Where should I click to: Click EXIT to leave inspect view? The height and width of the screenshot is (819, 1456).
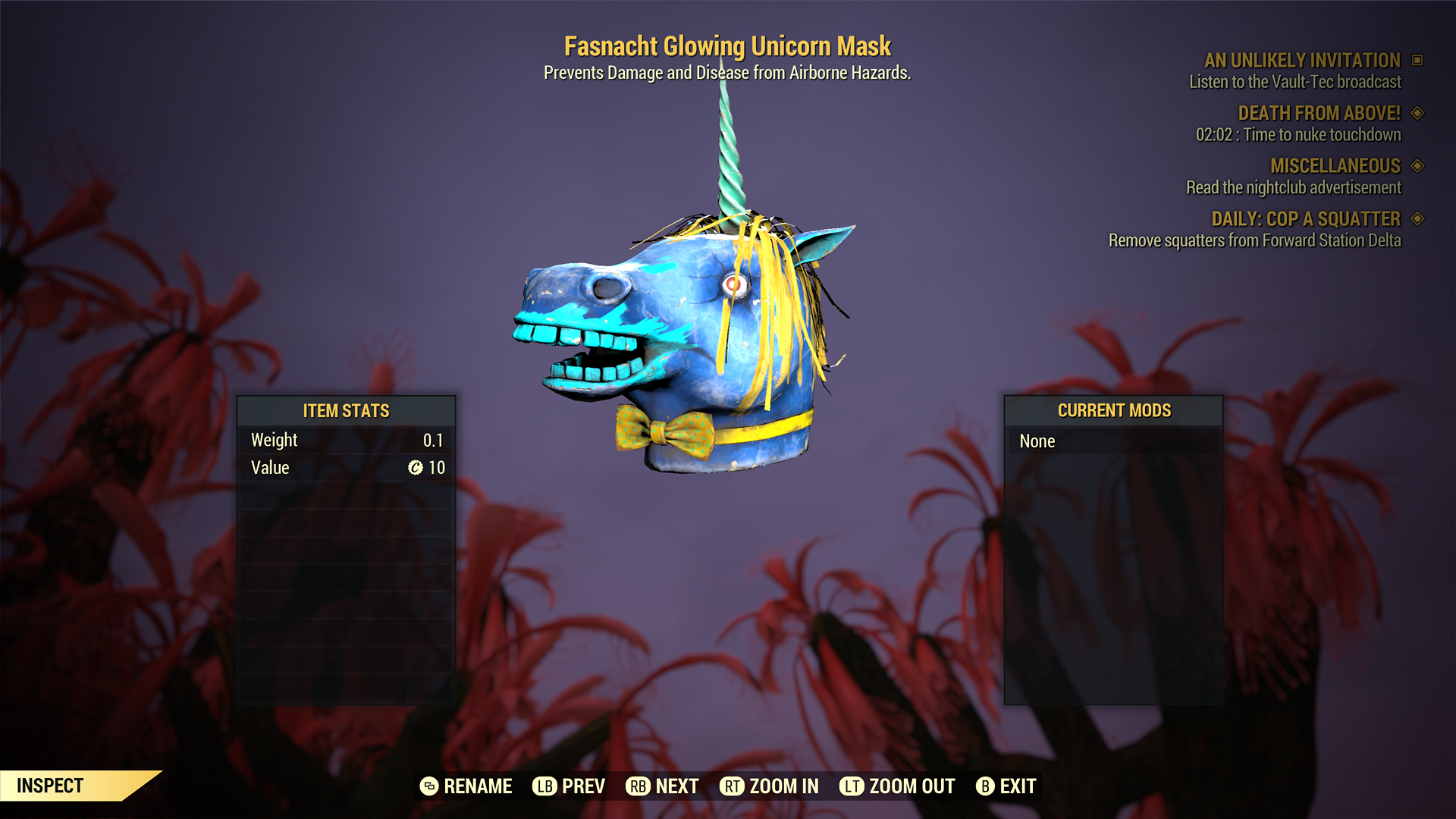1018,786
